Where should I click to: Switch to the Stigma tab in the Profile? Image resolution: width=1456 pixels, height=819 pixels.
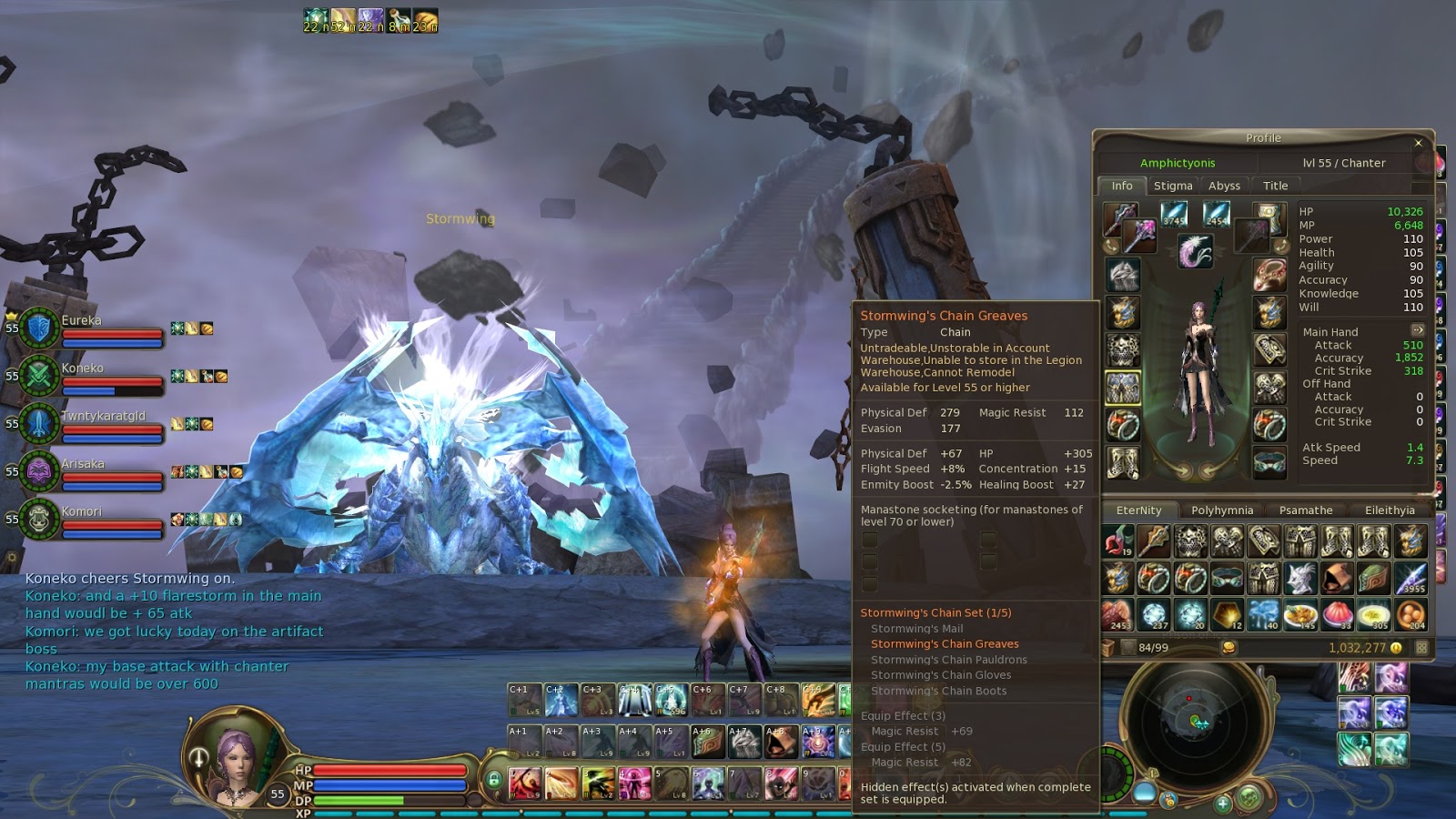tap(1174, 186)
